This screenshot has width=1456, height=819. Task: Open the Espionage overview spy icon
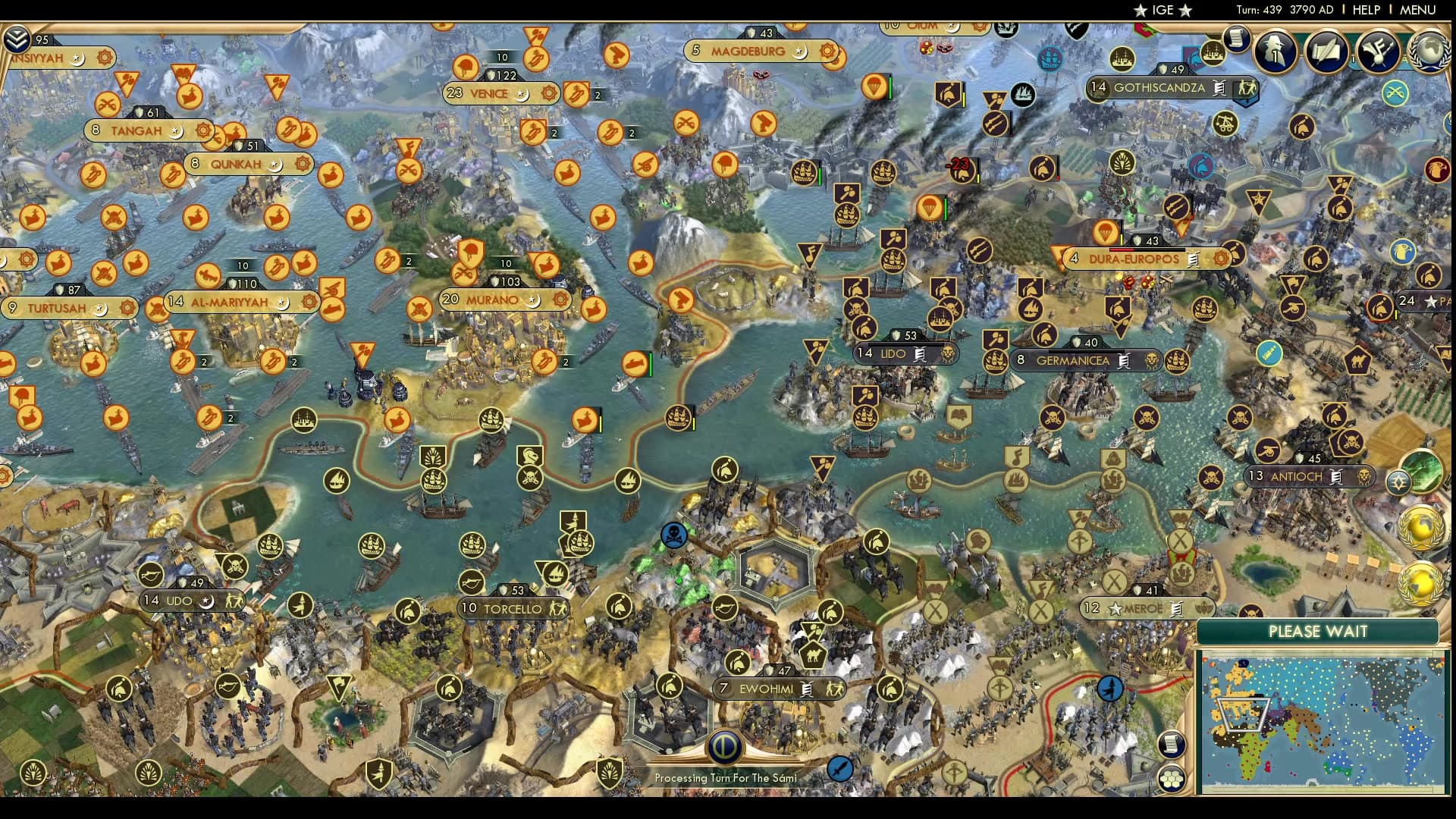coord(1274,52)
